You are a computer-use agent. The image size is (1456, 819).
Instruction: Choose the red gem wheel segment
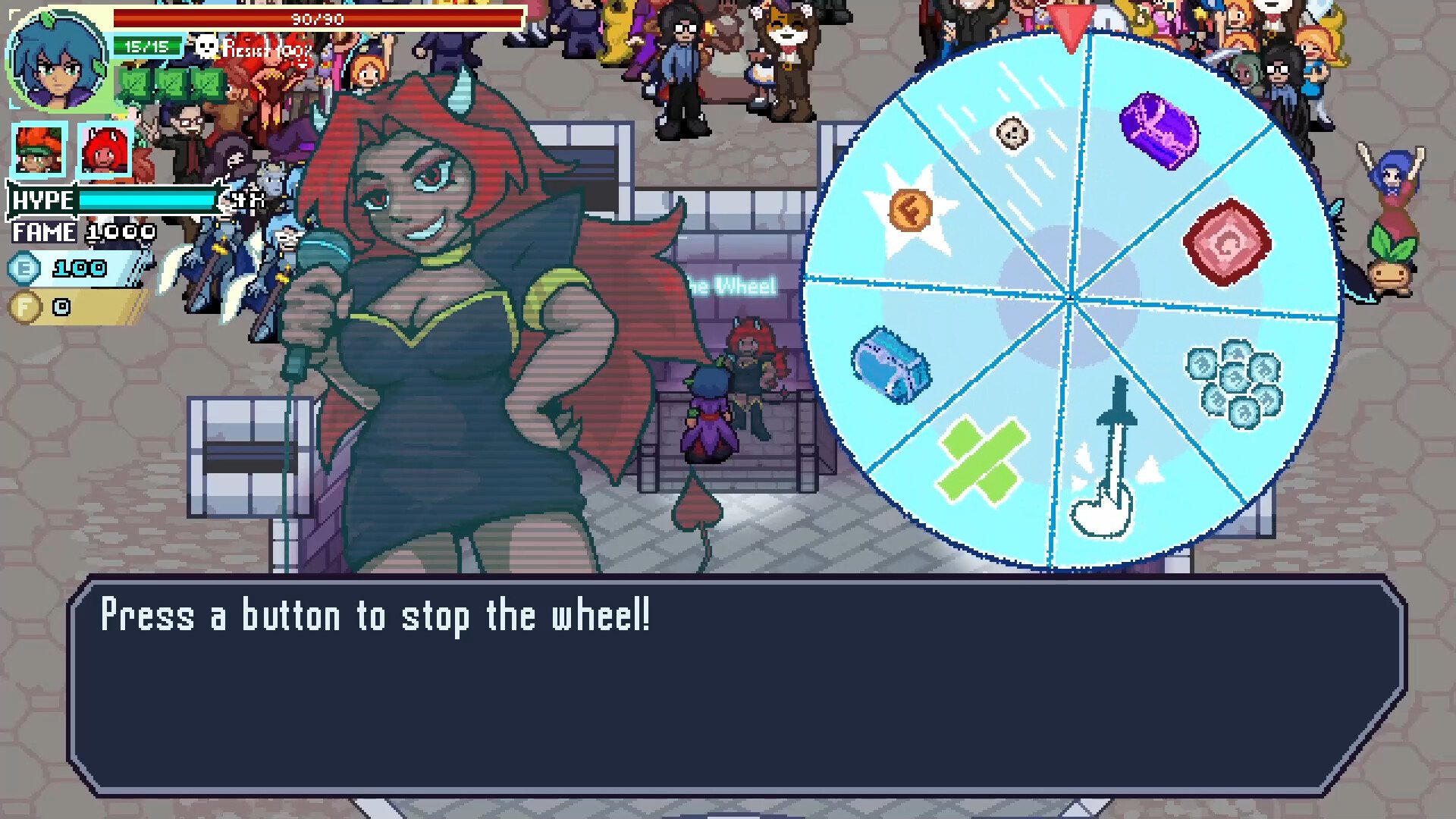1227,242
